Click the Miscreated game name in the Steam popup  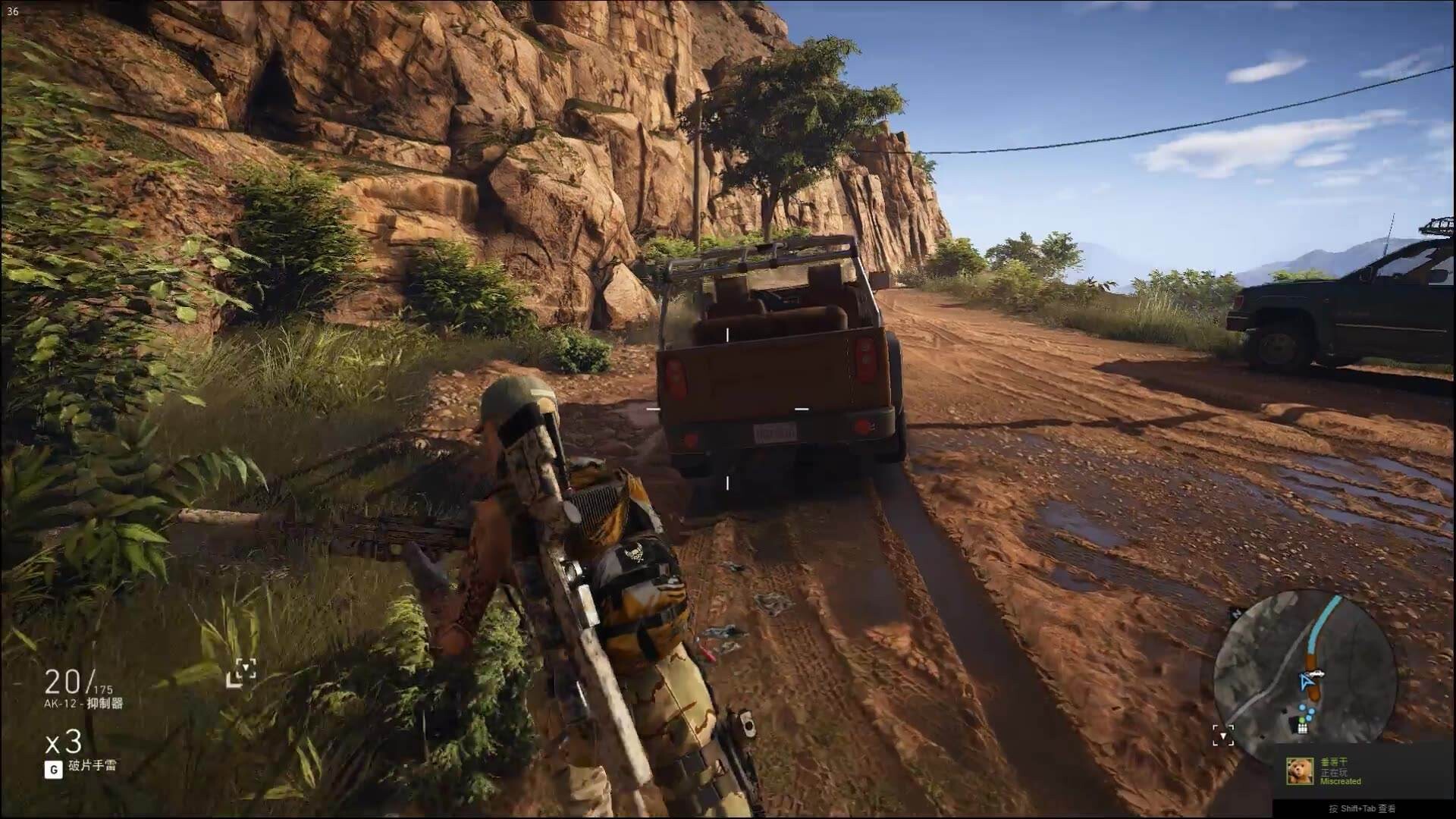point(1341,781)
